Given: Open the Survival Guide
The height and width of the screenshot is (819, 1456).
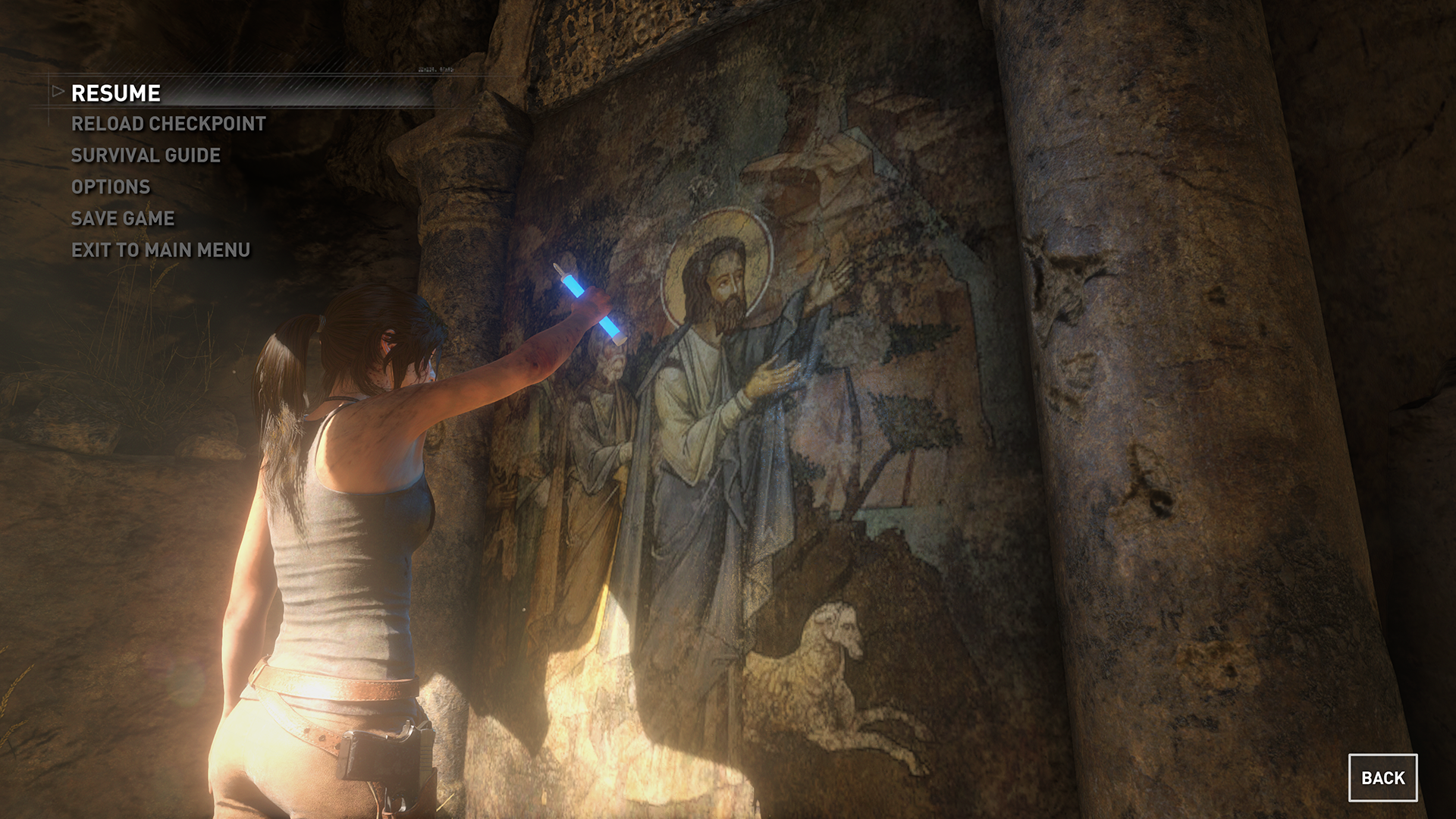Looking at the screenshot, I should click(x=146, y=155).
